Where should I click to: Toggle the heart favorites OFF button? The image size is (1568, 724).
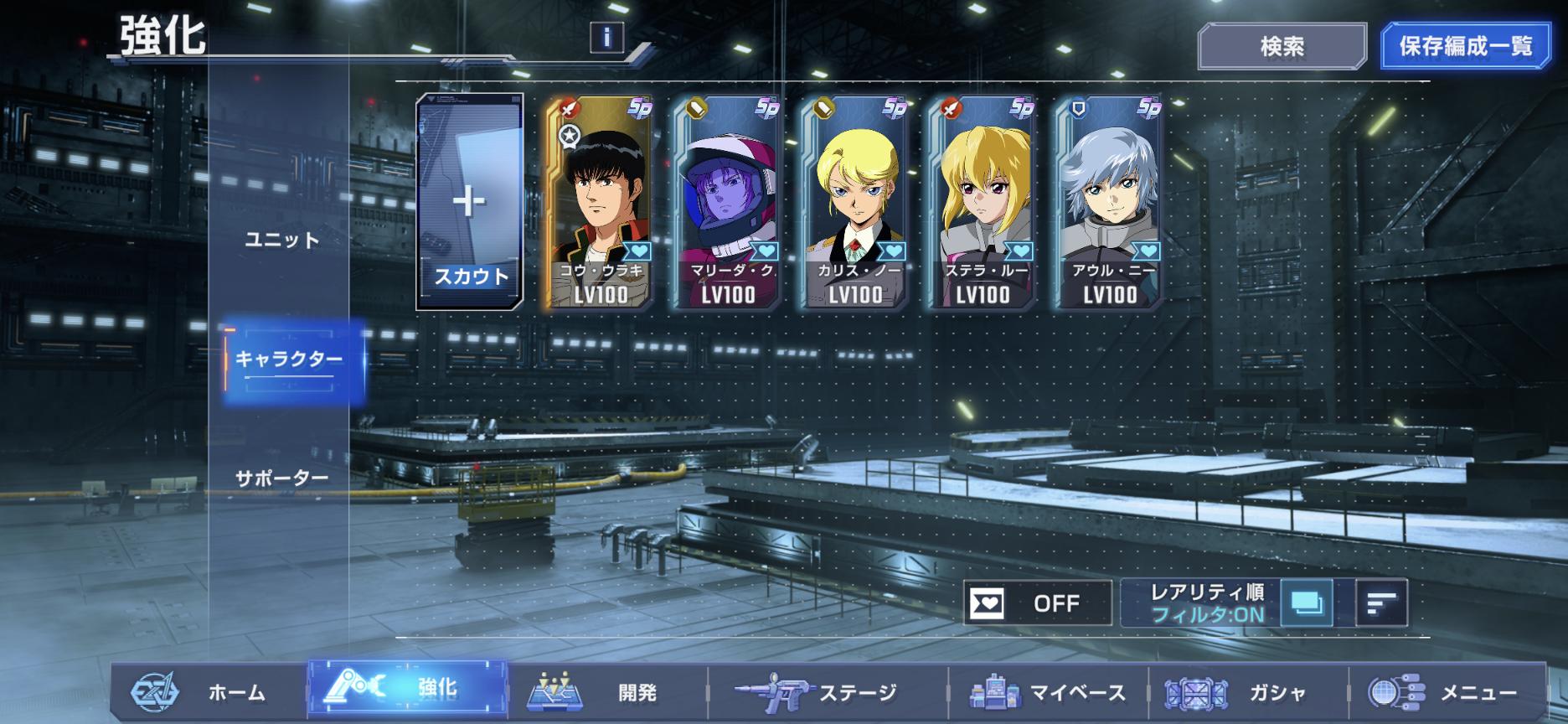[x=1037, y=602]
